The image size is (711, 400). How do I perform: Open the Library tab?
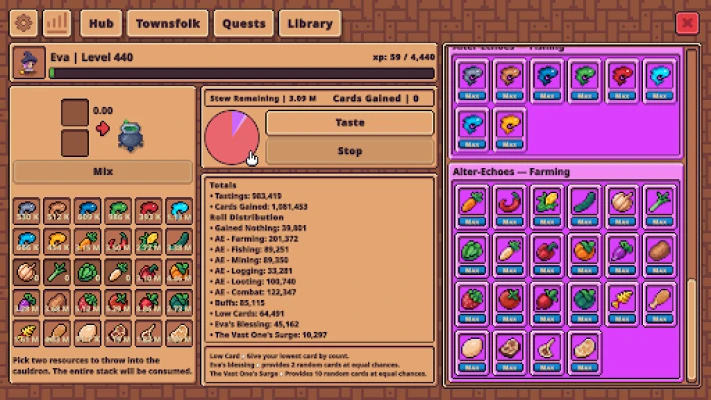(309, 23)
